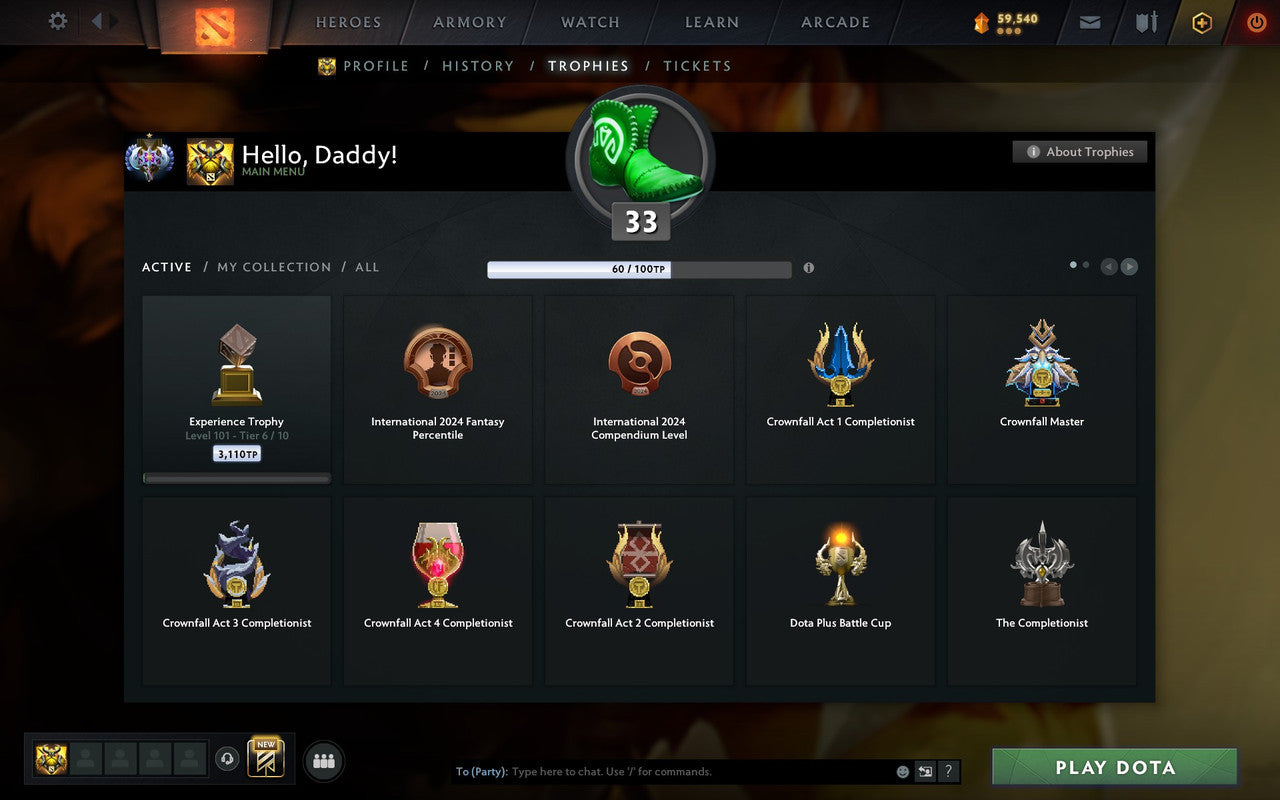Click the PLAY DOTA button
Image resolution: width=1280 pixels, height=800 pixels.
click(x=1113, y=767)
